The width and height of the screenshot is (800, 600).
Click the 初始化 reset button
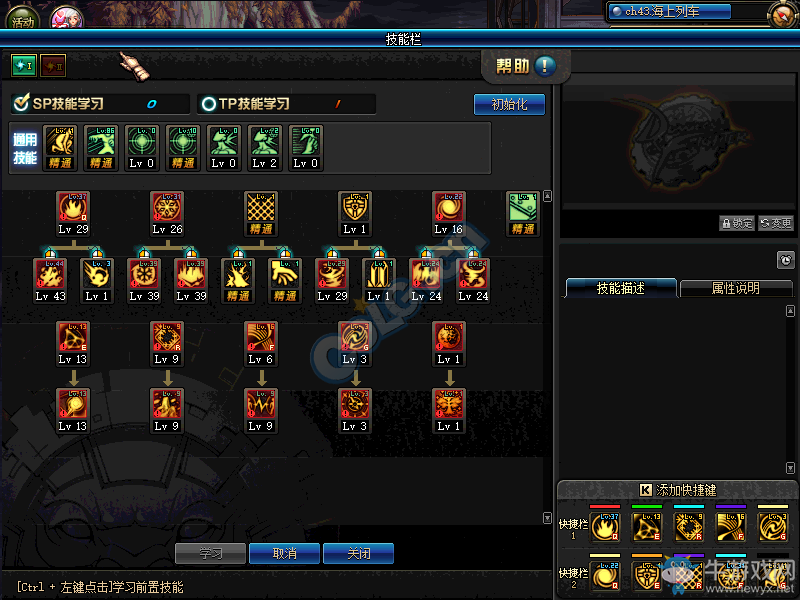(509, 104)
